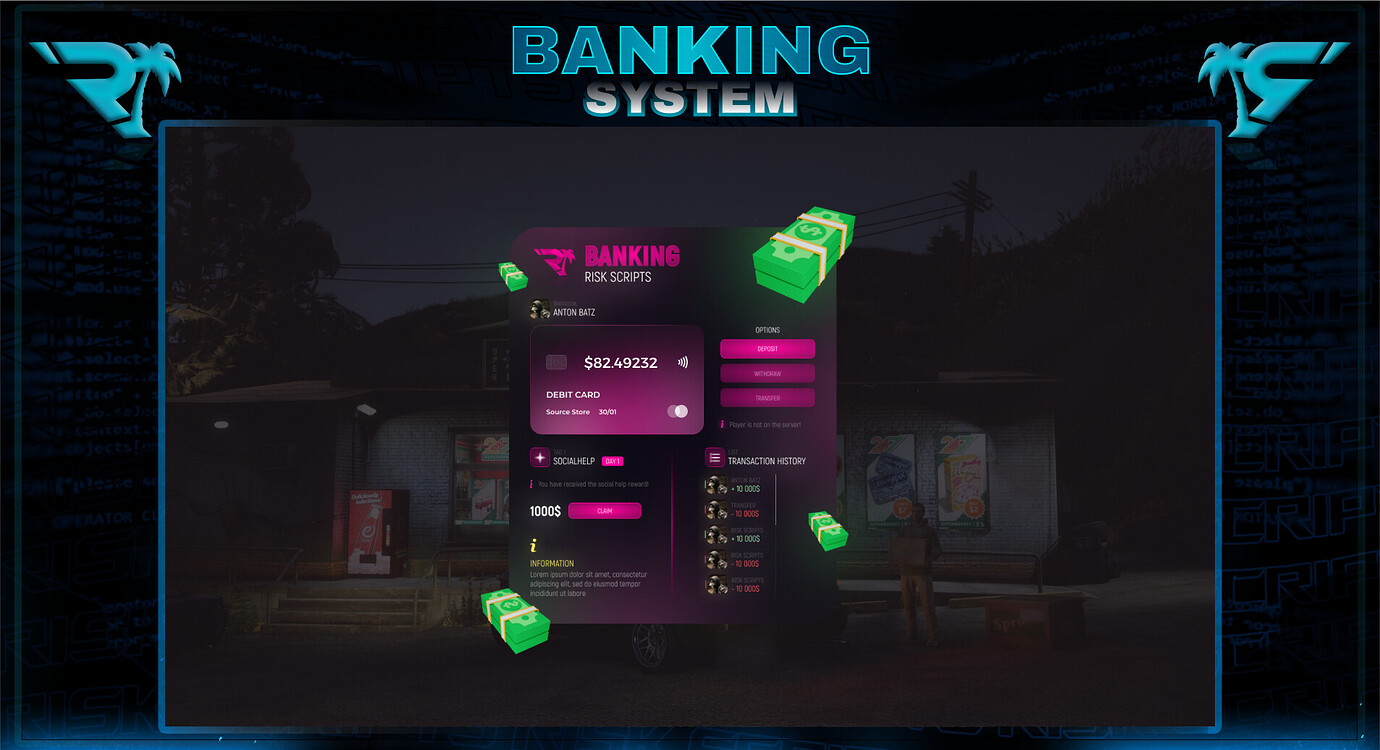Click the SocialHelp star icon
The width and height of the screenshot is (1380, 750).
pyautogui.click(x=540, y=456)
